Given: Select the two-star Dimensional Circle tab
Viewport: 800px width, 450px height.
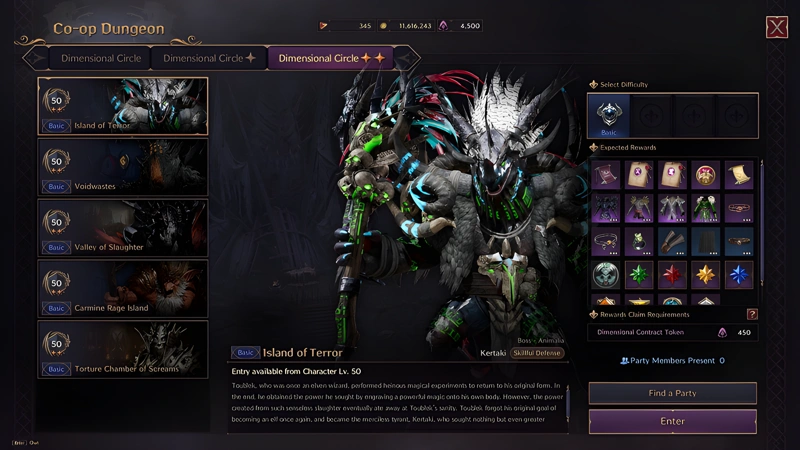Looking at the screenshot, I should click(331, 58).
